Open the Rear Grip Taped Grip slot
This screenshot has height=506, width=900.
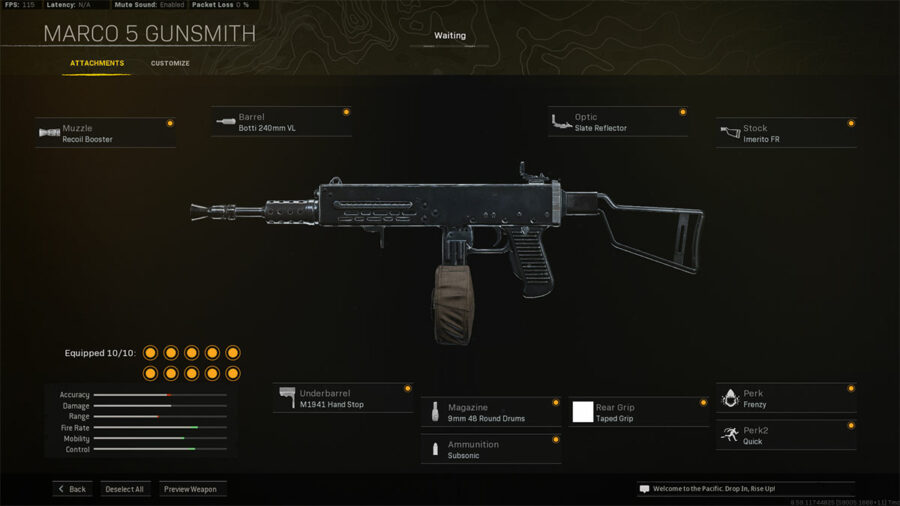pos(639,412)
